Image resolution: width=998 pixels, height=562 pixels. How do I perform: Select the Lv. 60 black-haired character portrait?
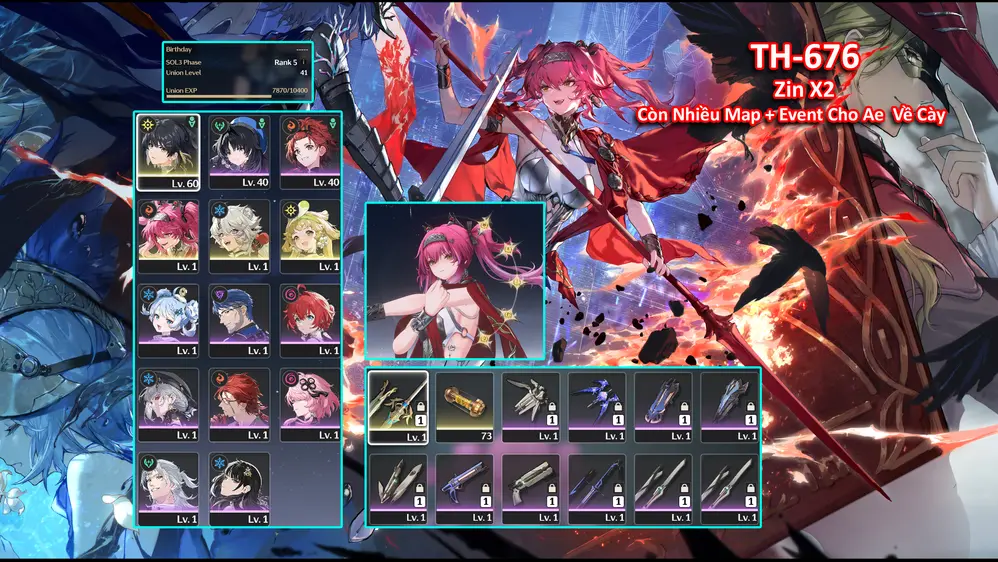[x=168, y=152]
